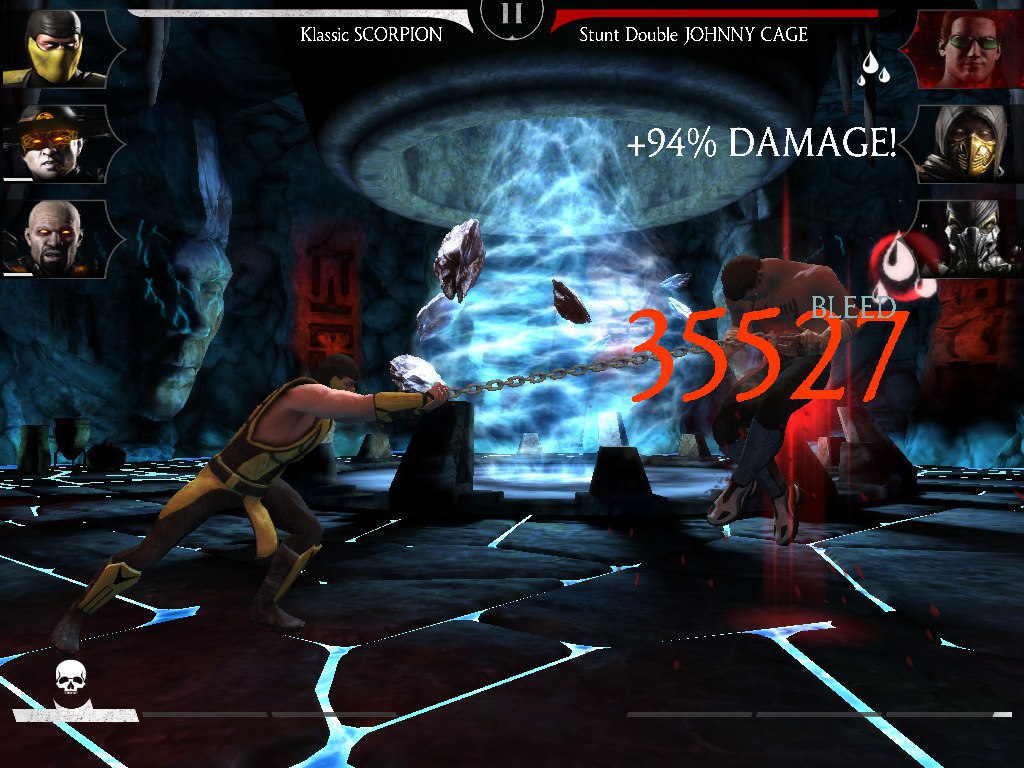The image size is (1024, 768).
Task: Pause the fight with the pause button
Action: pyautogui.click(x=512, y=14)
